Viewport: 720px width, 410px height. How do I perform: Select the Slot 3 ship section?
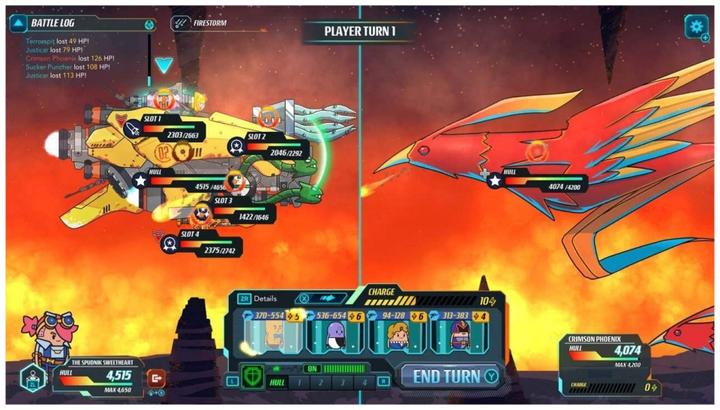tap(203, 211)
